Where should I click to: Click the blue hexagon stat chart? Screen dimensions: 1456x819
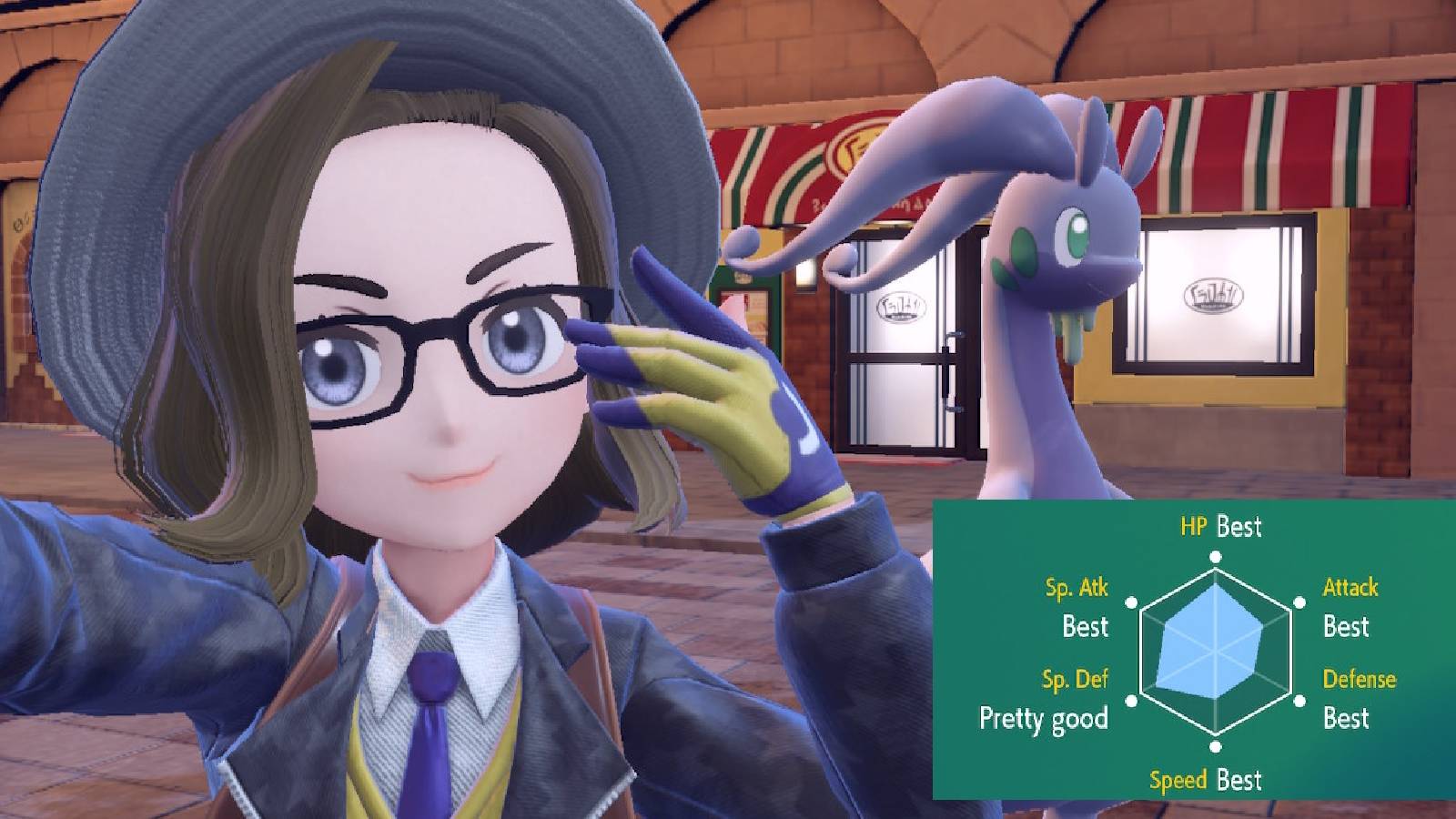1215,649
